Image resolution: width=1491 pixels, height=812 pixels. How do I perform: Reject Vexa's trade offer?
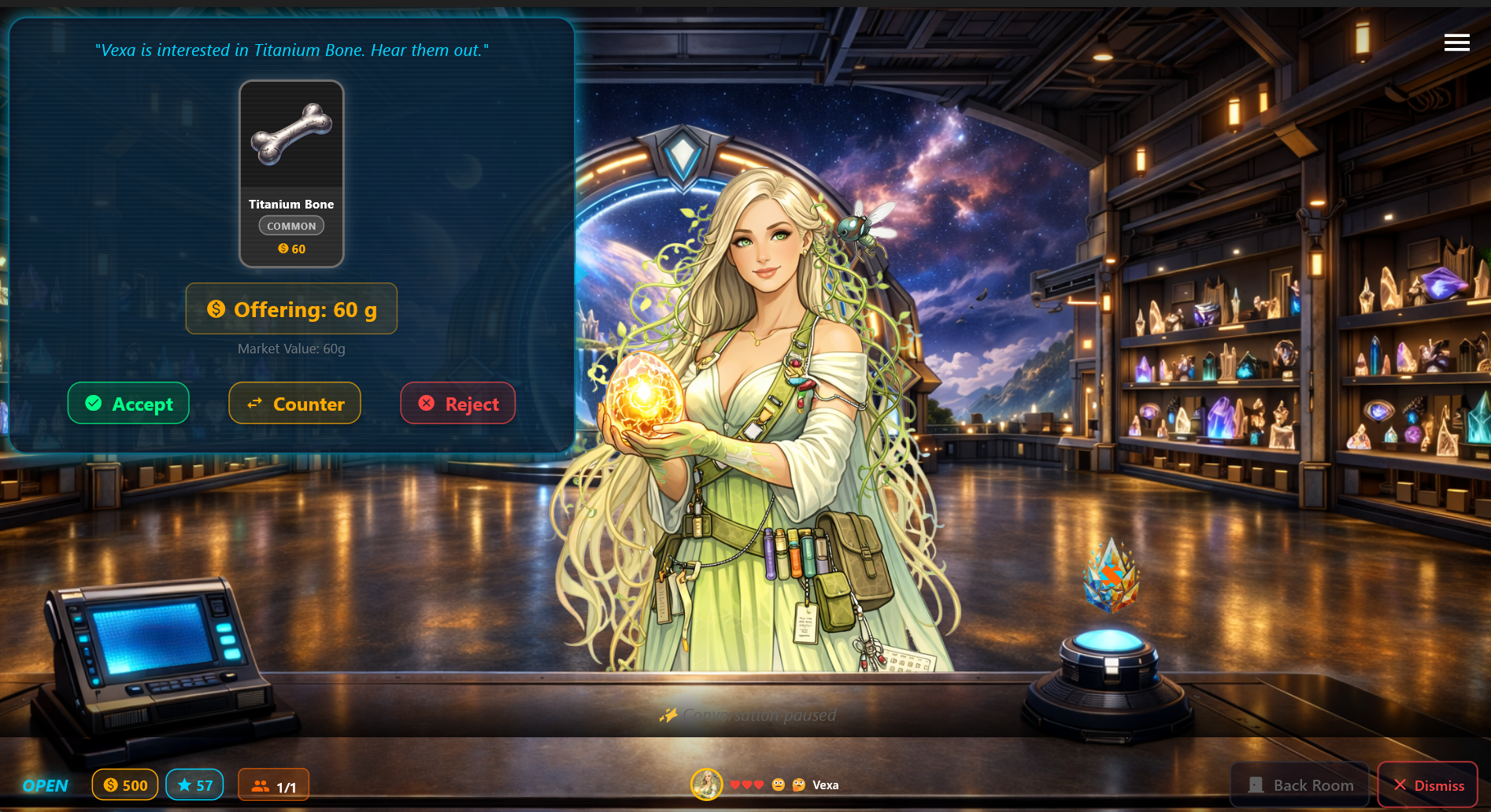457,403
